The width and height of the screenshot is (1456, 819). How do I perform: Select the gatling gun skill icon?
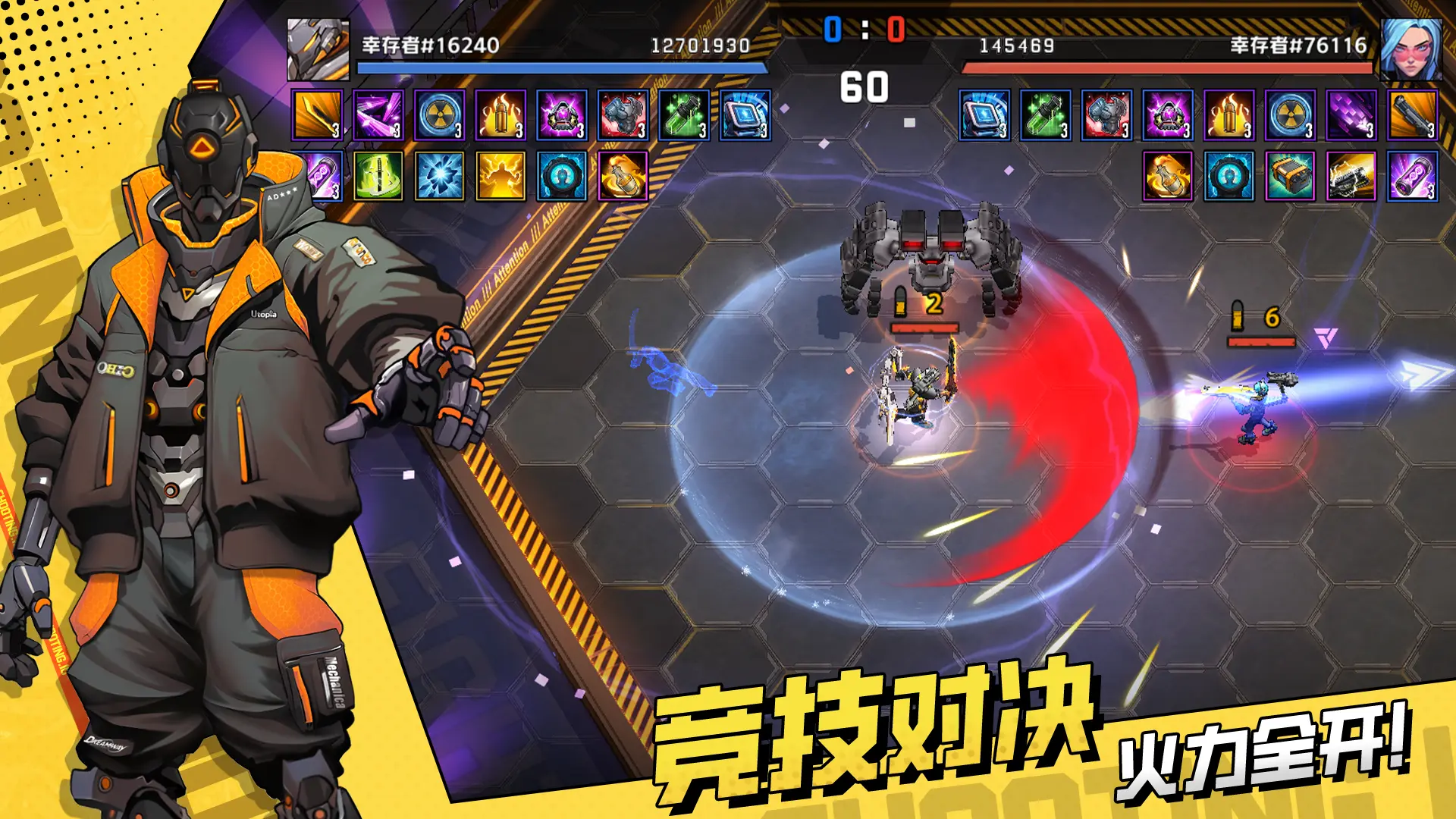[x=1348, y=177]
